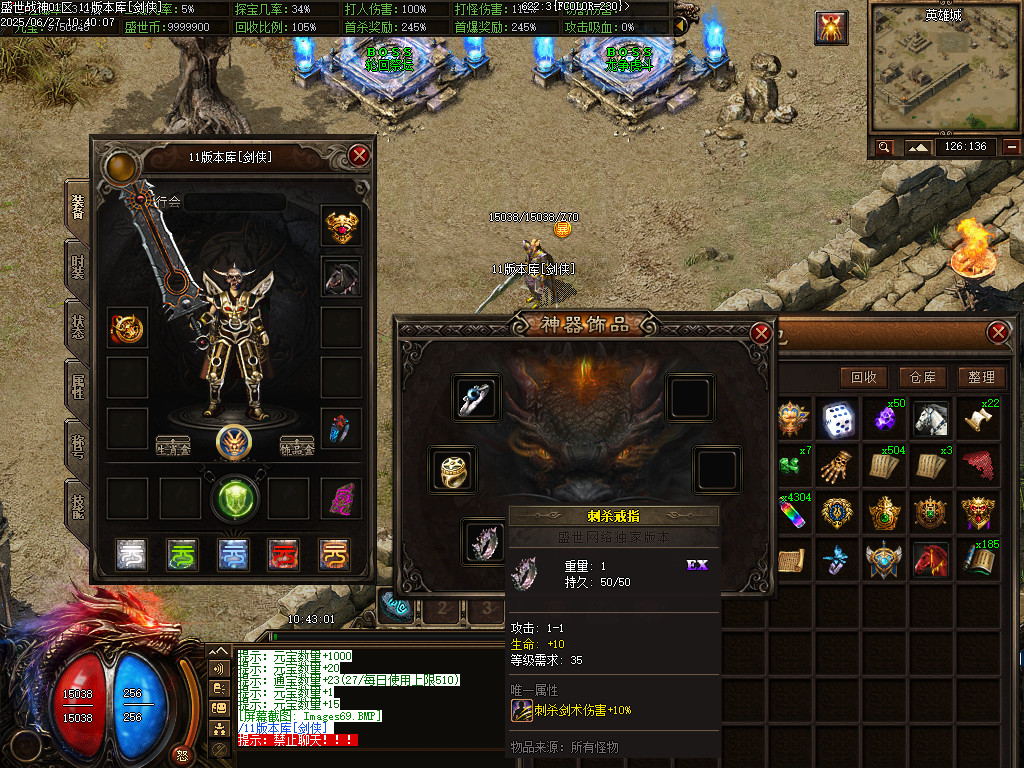The height and width of the screenshot is (768, 1024).
Task: Open the 仓库 warehouse
Action: point(922,377)
